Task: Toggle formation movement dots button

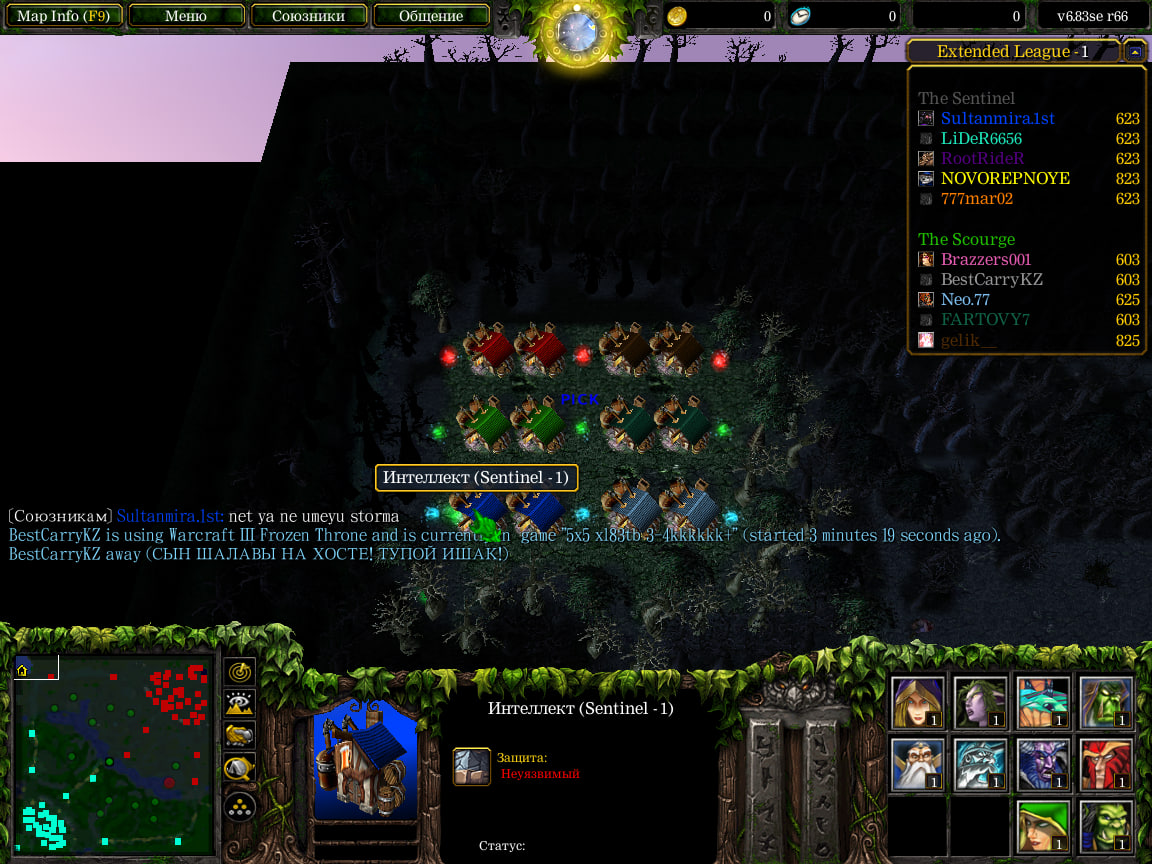Action: point(240,805)
